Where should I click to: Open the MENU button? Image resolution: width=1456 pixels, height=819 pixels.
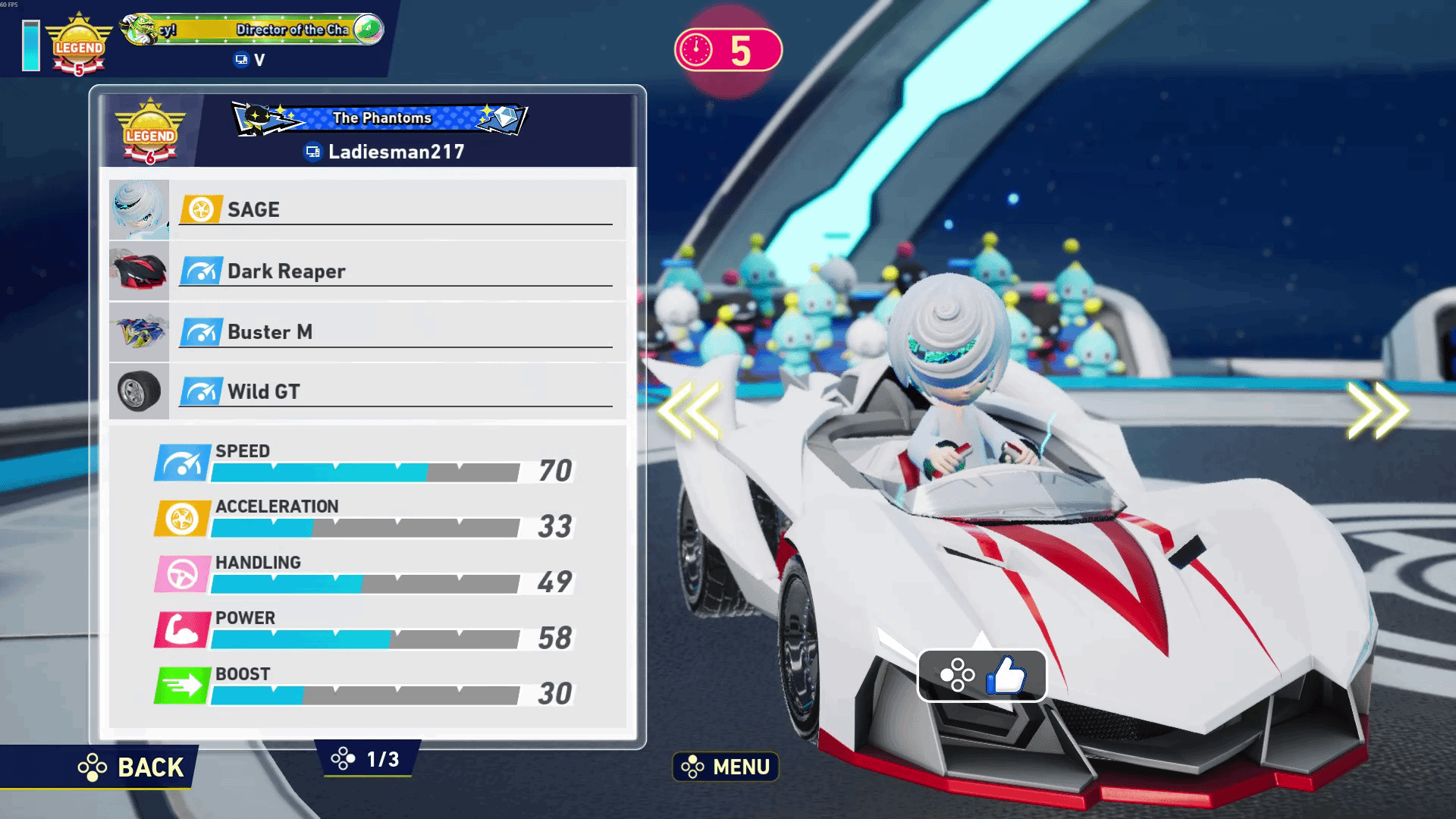click(726, 767)
